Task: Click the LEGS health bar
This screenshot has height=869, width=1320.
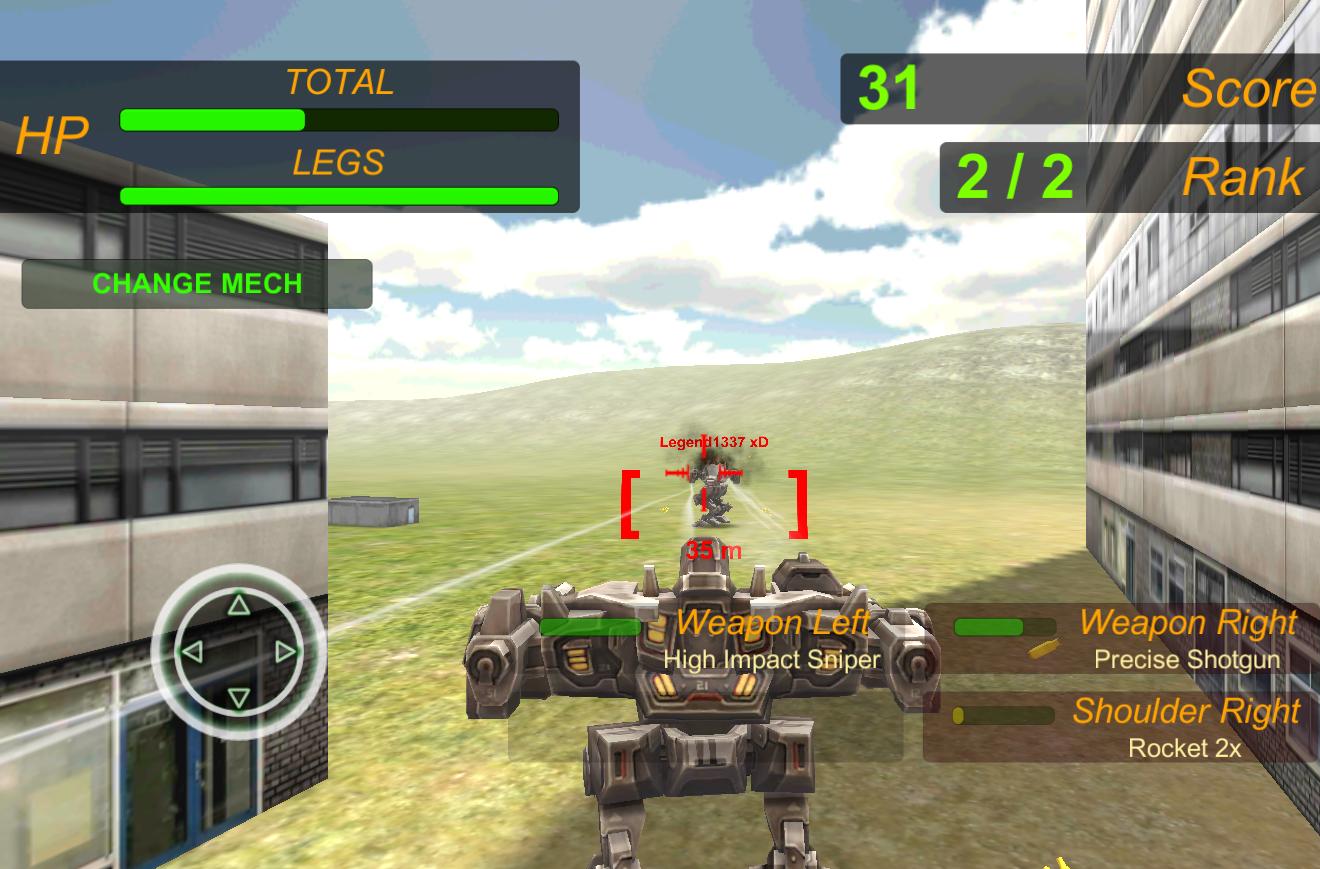Action: (x=337, y=196)
